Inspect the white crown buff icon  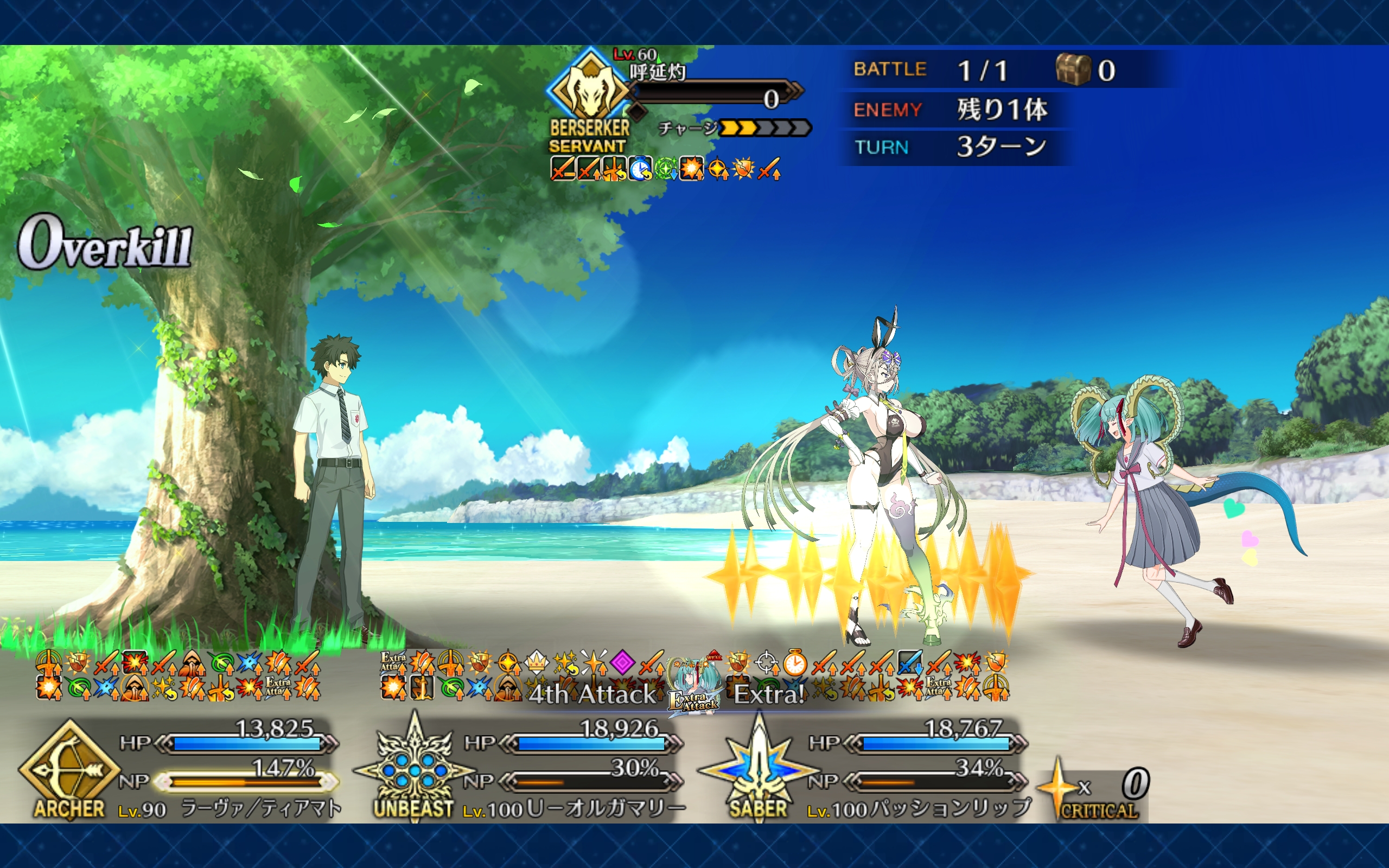pos(536,663)
